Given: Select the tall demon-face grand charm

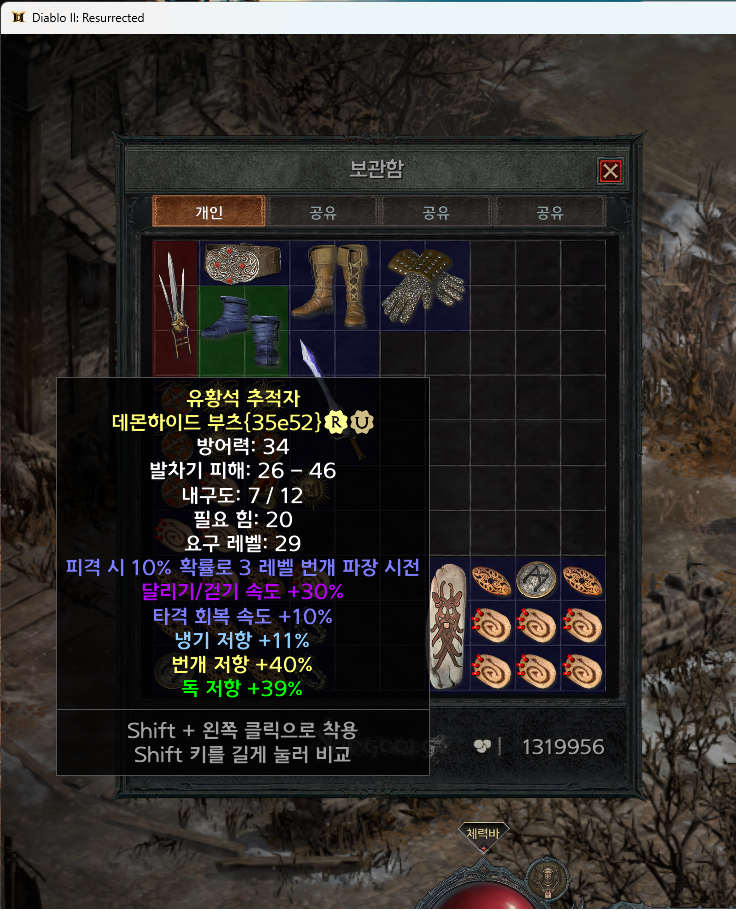Looking at the screenshot, I should coord(449,625).
